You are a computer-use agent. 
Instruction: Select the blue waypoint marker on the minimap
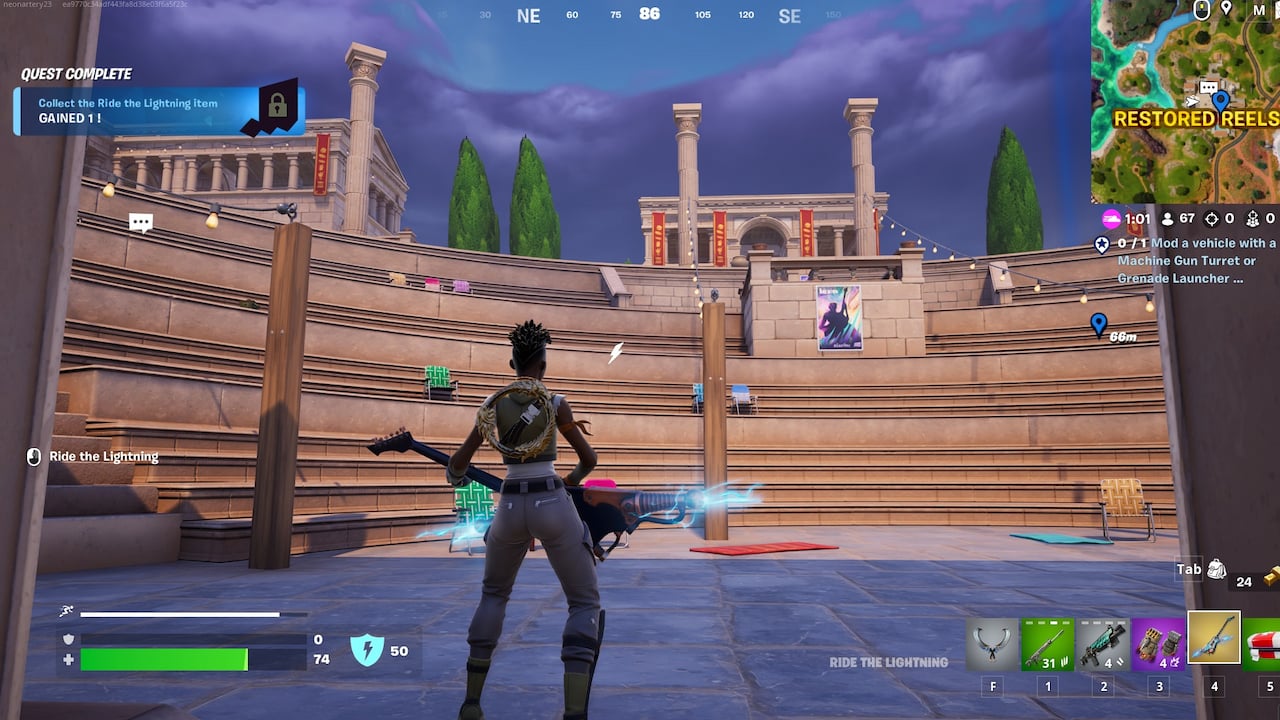click(x=1220, y=101)
